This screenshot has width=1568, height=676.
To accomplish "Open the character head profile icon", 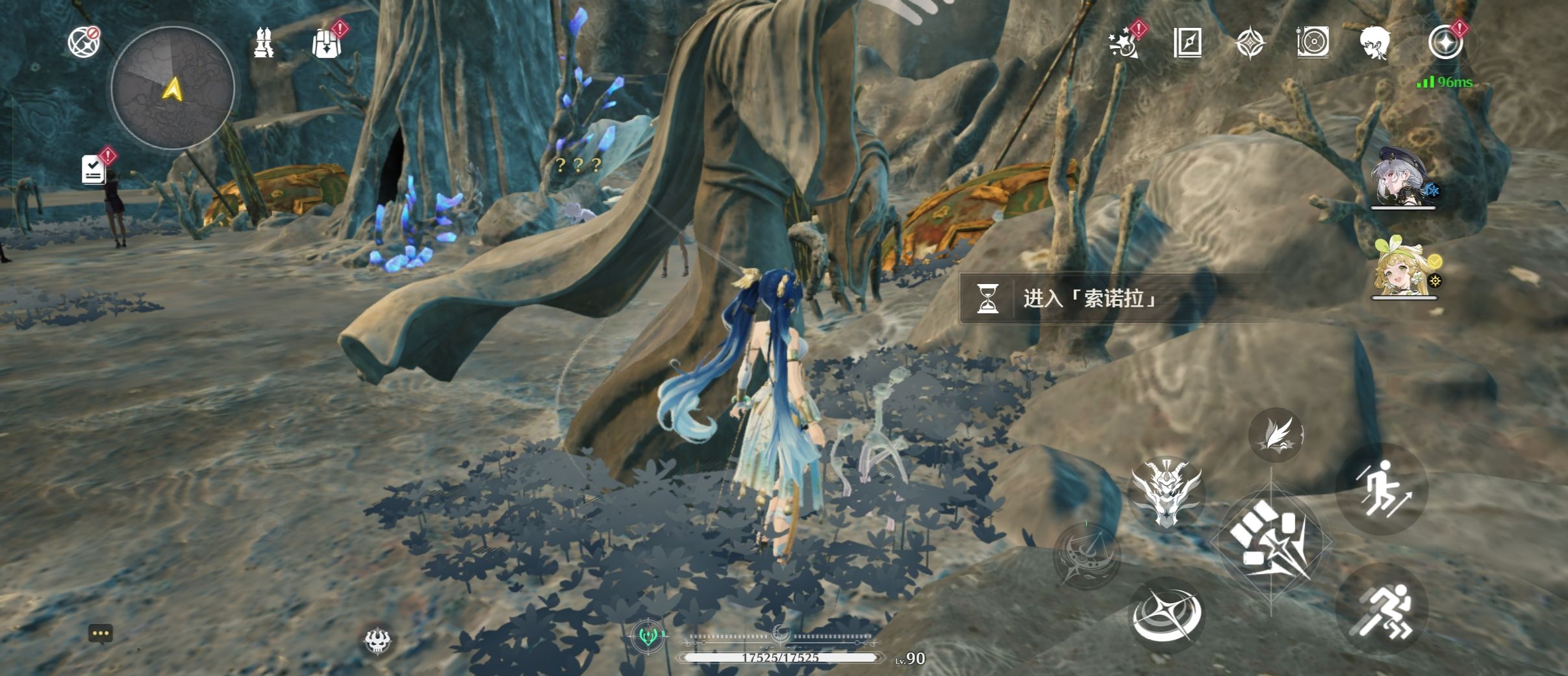I will pos(1375,44).
